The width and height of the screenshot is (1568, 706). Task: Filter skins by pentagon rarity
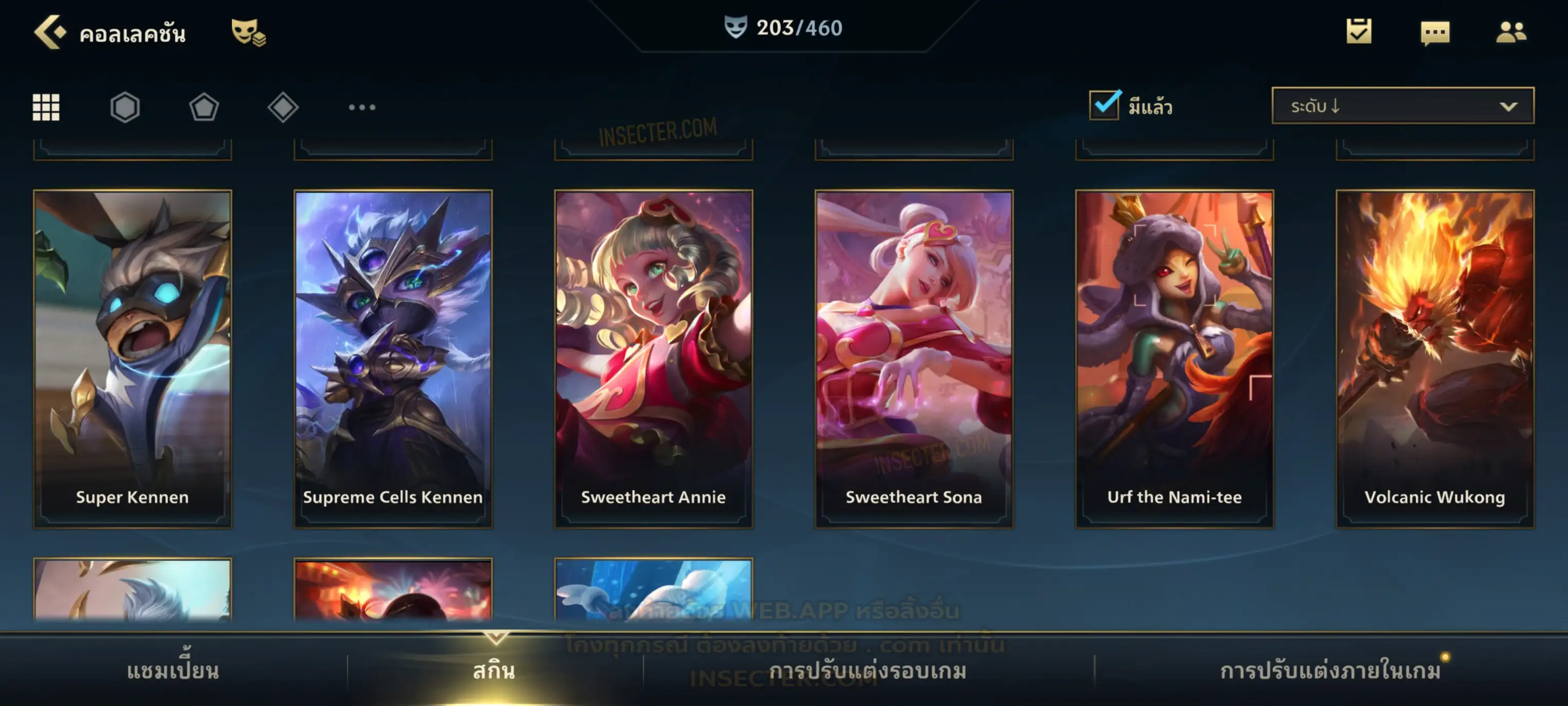[204, 107]
